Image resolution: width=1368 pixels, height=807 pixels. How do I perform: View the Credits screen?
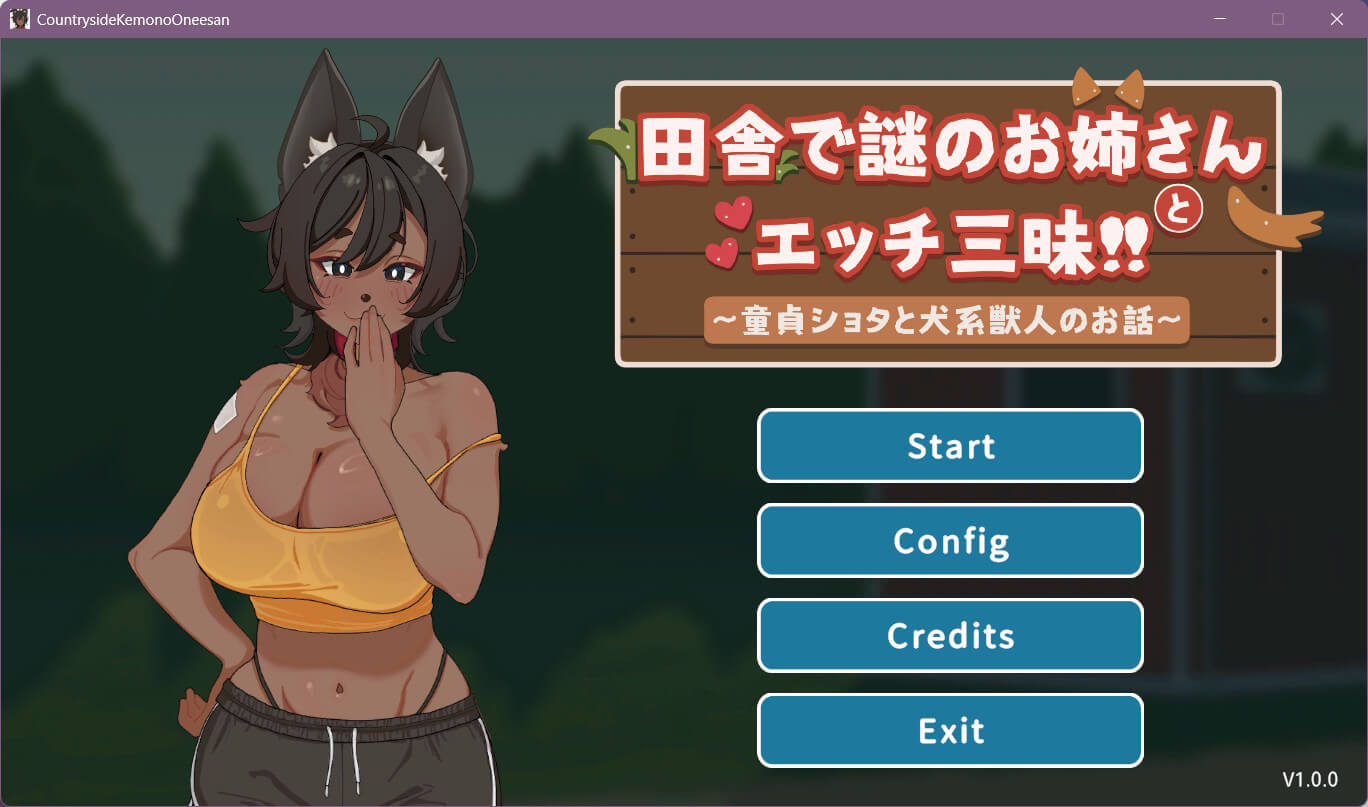point(950,636)
